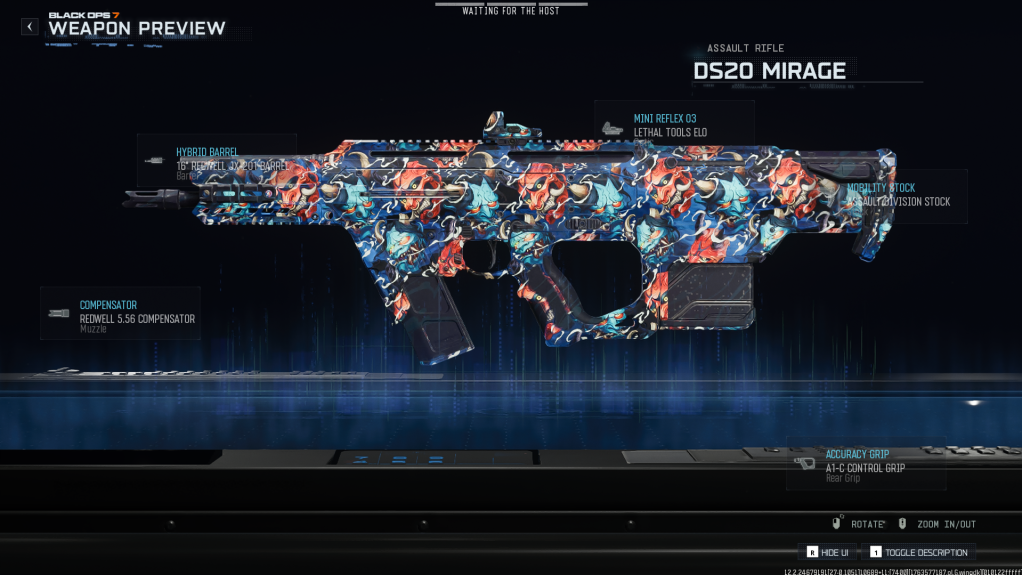Select the Mobility Stock attachment
1022x575 pixels.
click(x=904, y=195)
